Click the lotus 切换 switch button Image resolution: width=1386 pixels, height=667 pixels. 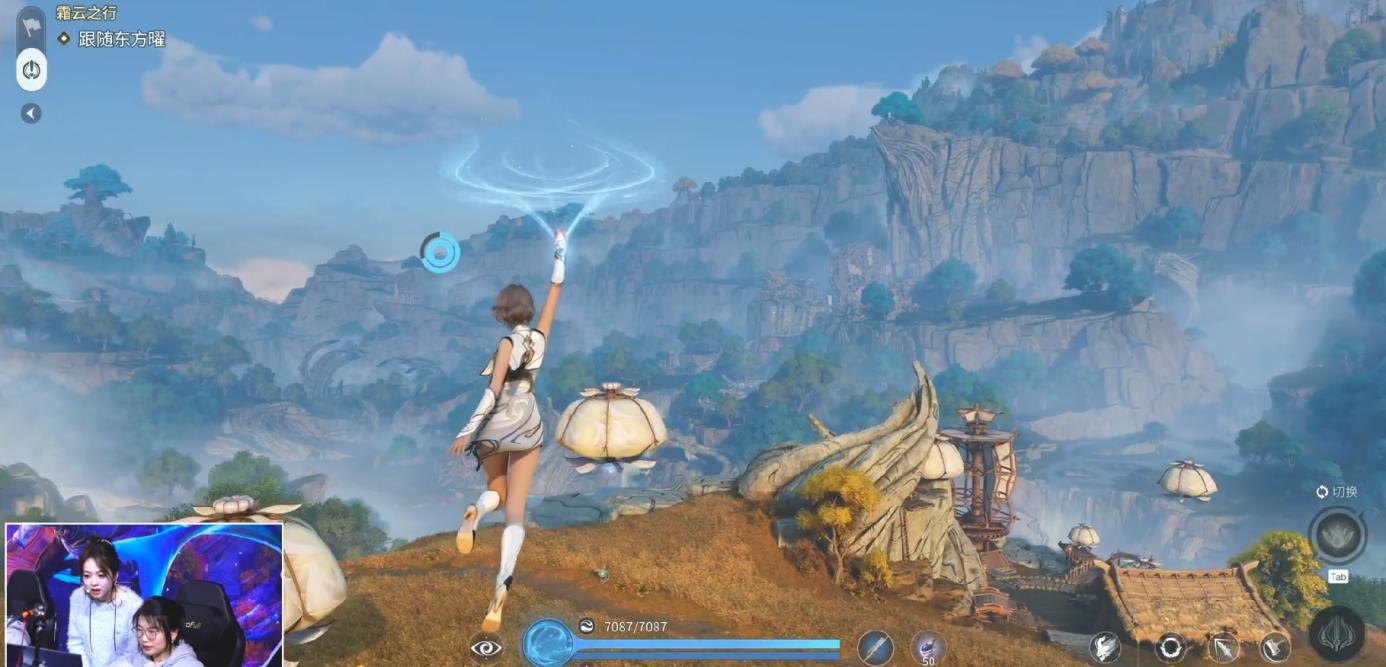click(1337, 536)
